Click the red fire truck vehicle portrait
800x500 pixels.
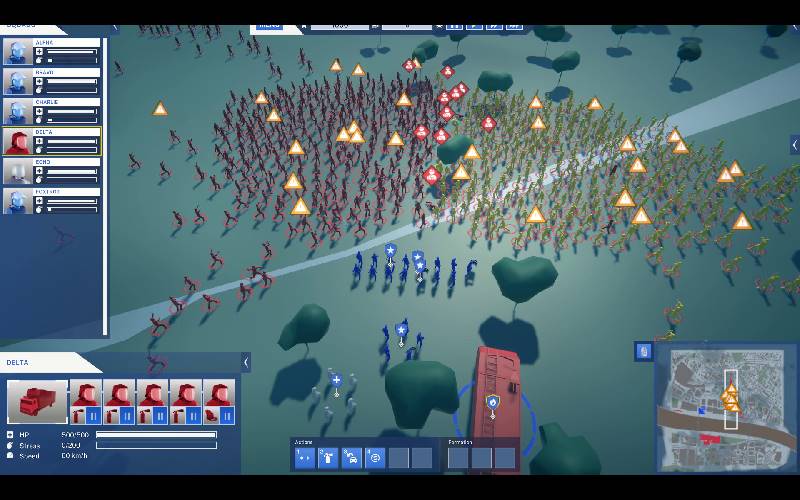(x=38, y=401)
